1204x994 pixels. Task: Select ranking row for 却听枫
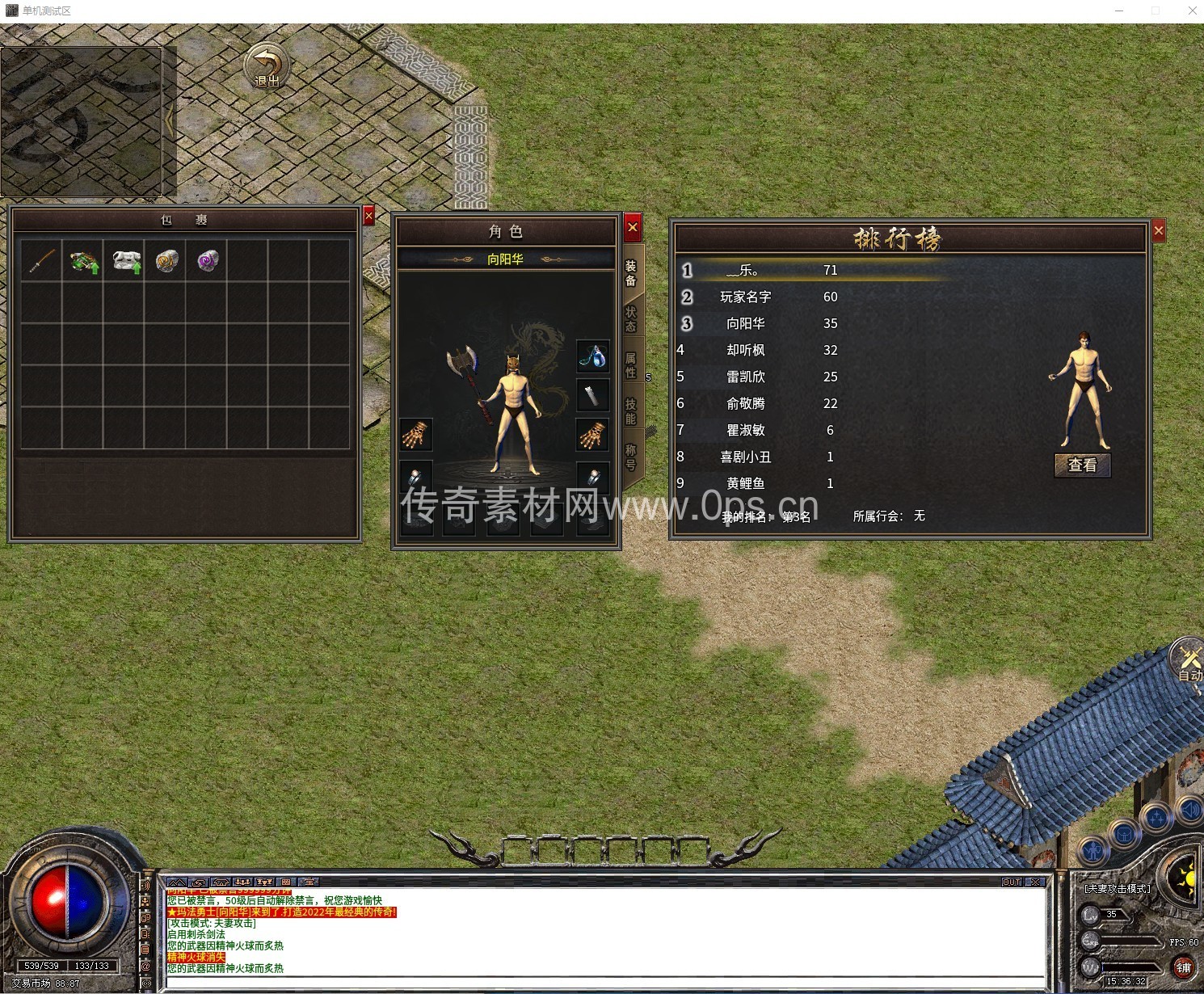click(x=745, y=350)
